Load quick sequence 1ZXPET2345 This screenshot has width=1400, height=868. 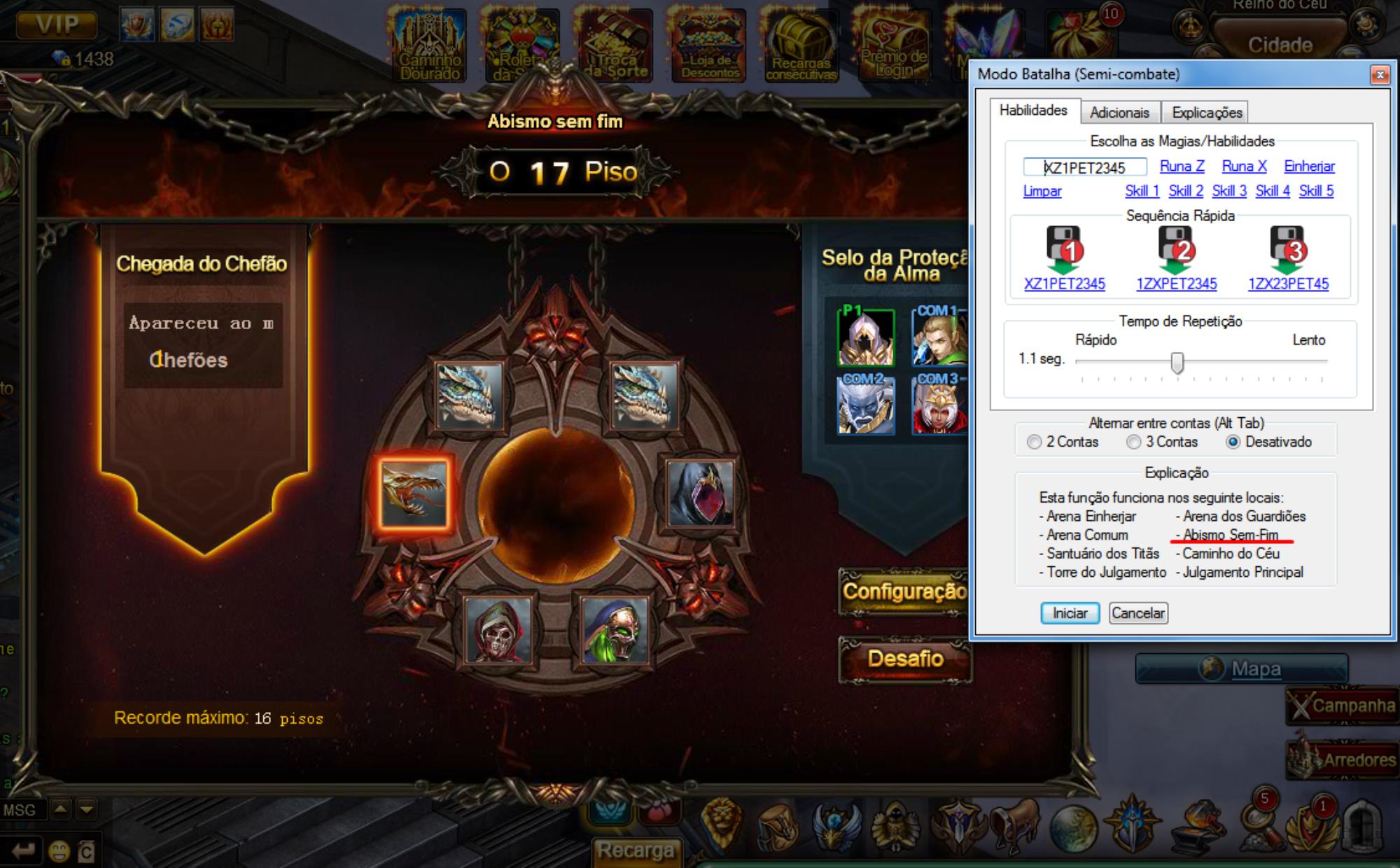[x=1176, y=284]
